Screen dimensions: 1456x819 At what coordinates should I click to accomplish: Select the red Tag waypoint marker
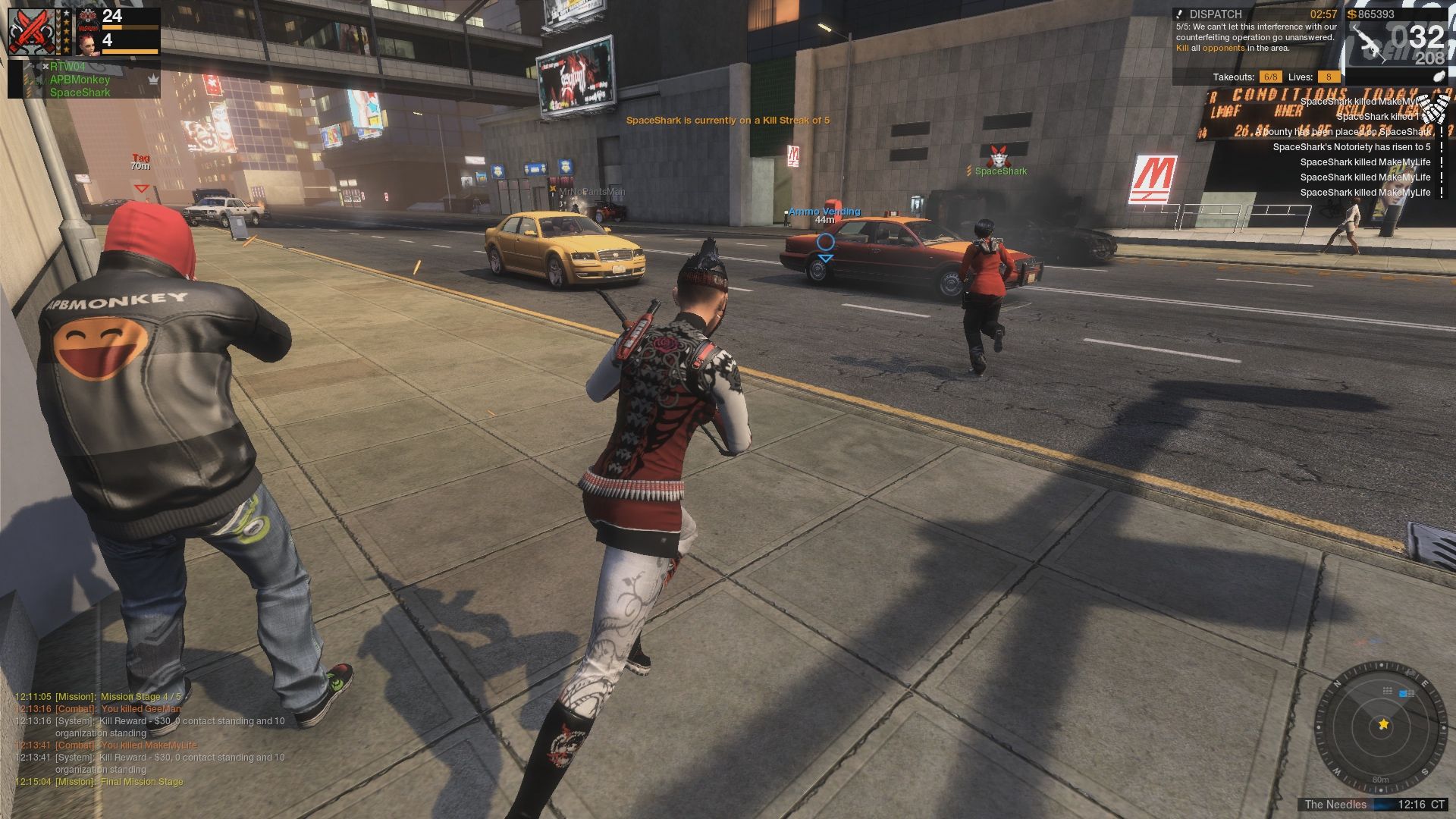(x=141, y=187)
